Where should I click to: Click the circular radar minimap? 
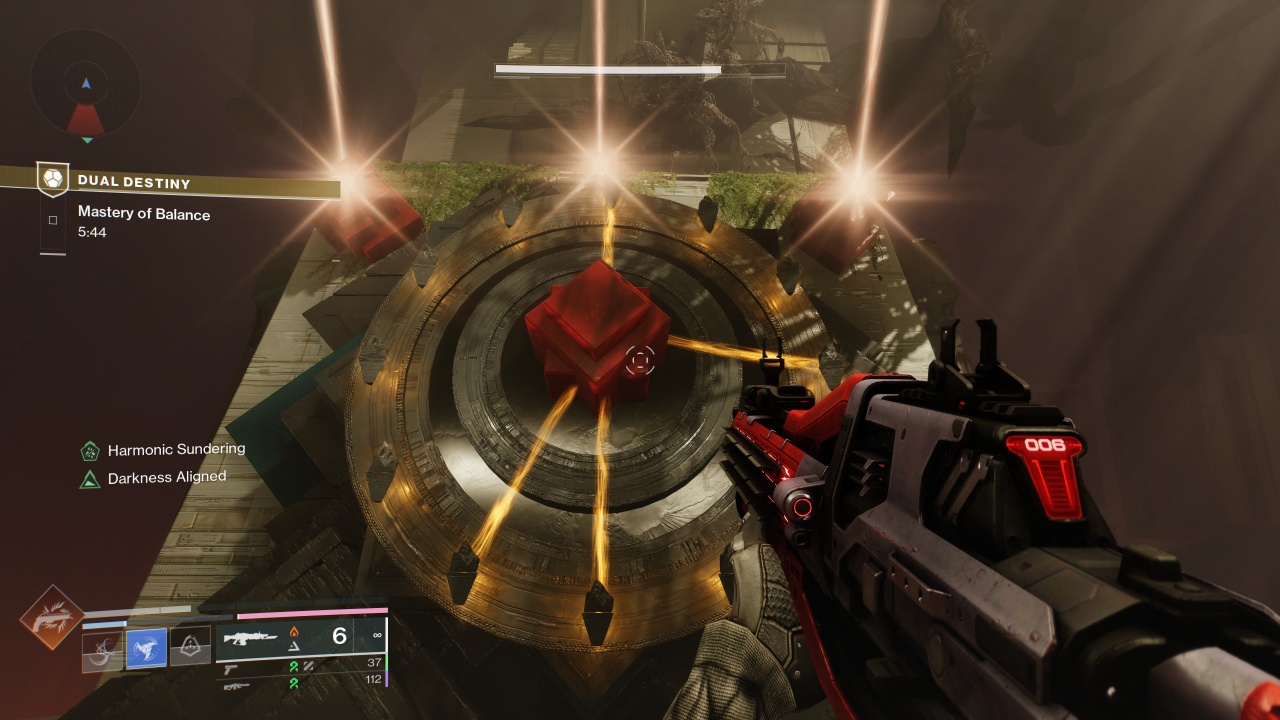pos(86,85)
